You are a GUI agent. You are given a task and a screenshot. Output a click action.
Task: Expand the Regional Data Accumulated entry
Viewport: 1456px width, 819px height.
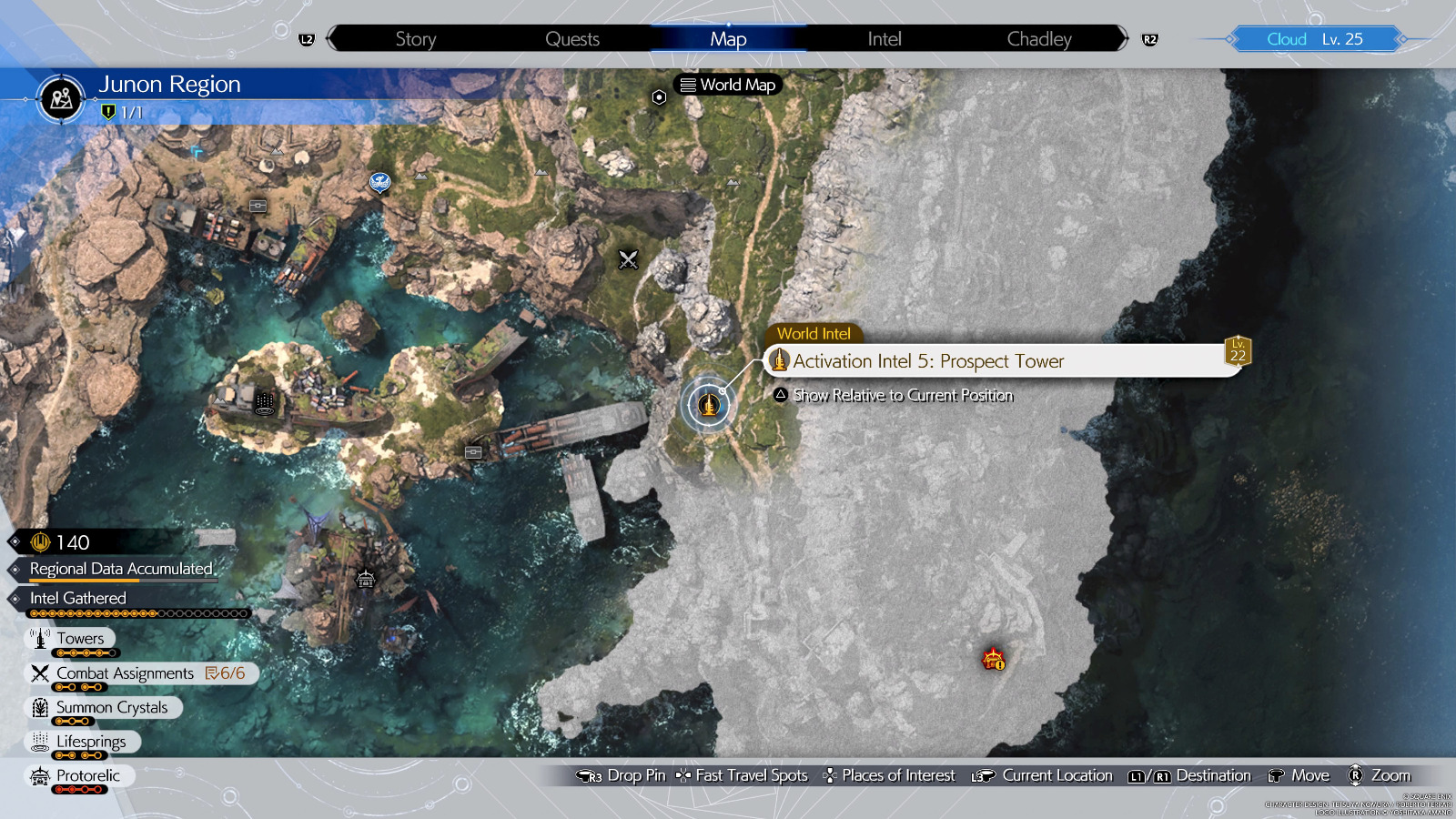[122, 568]
